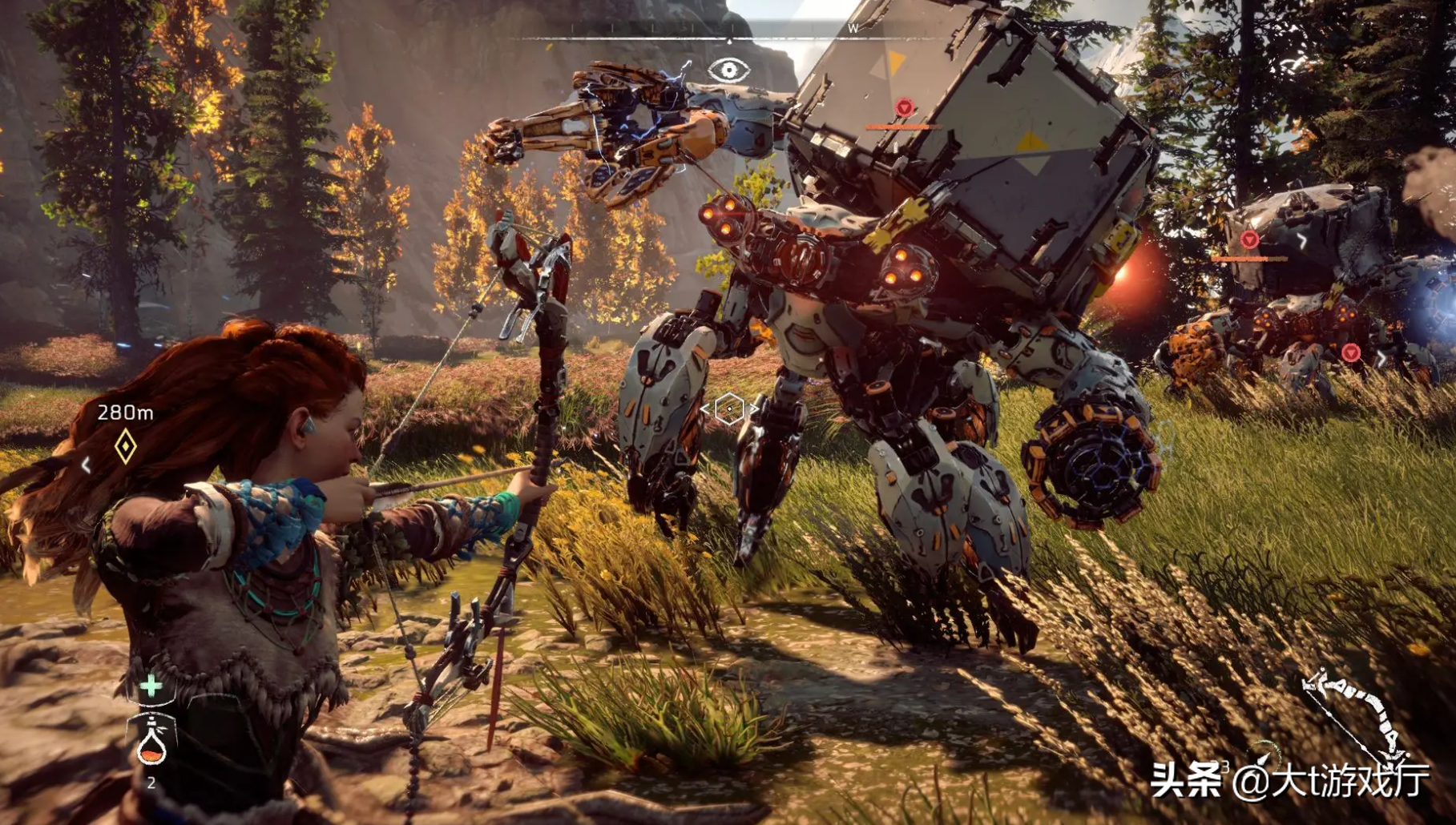The image size is (1456, 825).
Task: Use the green plus medicine pouch icon
Action: click(151, 686)
